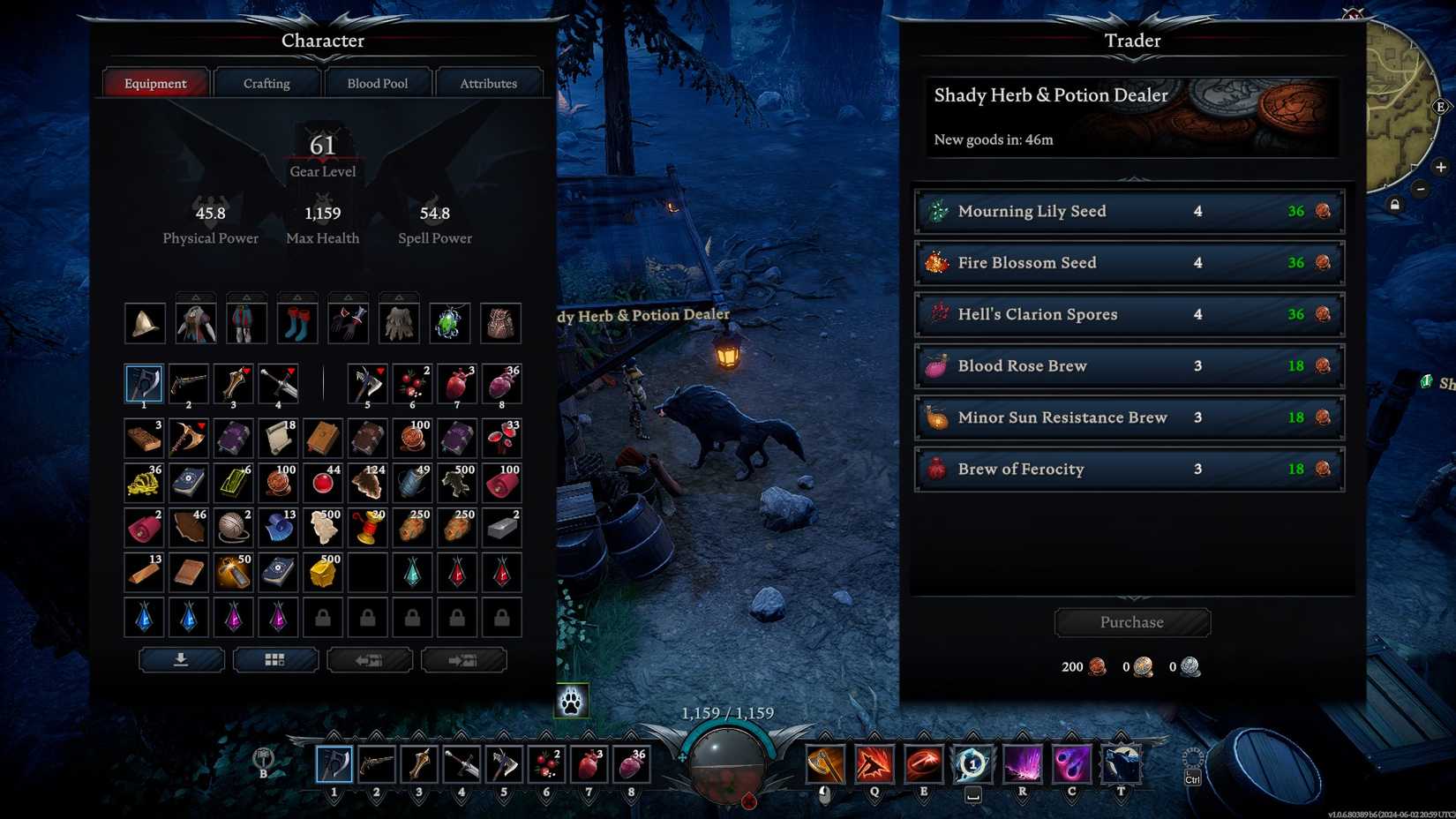Zoom in the minimap with the plus control

click(1442, 167)
